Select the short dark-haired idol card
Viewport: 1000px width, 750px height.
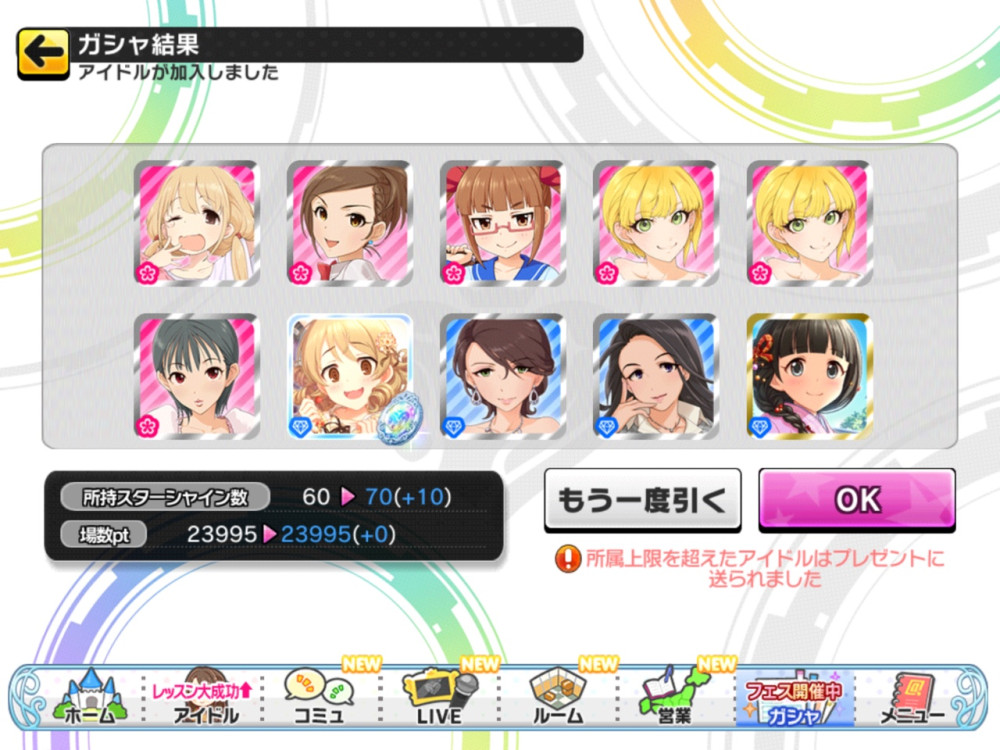click(x=196, y=377)
